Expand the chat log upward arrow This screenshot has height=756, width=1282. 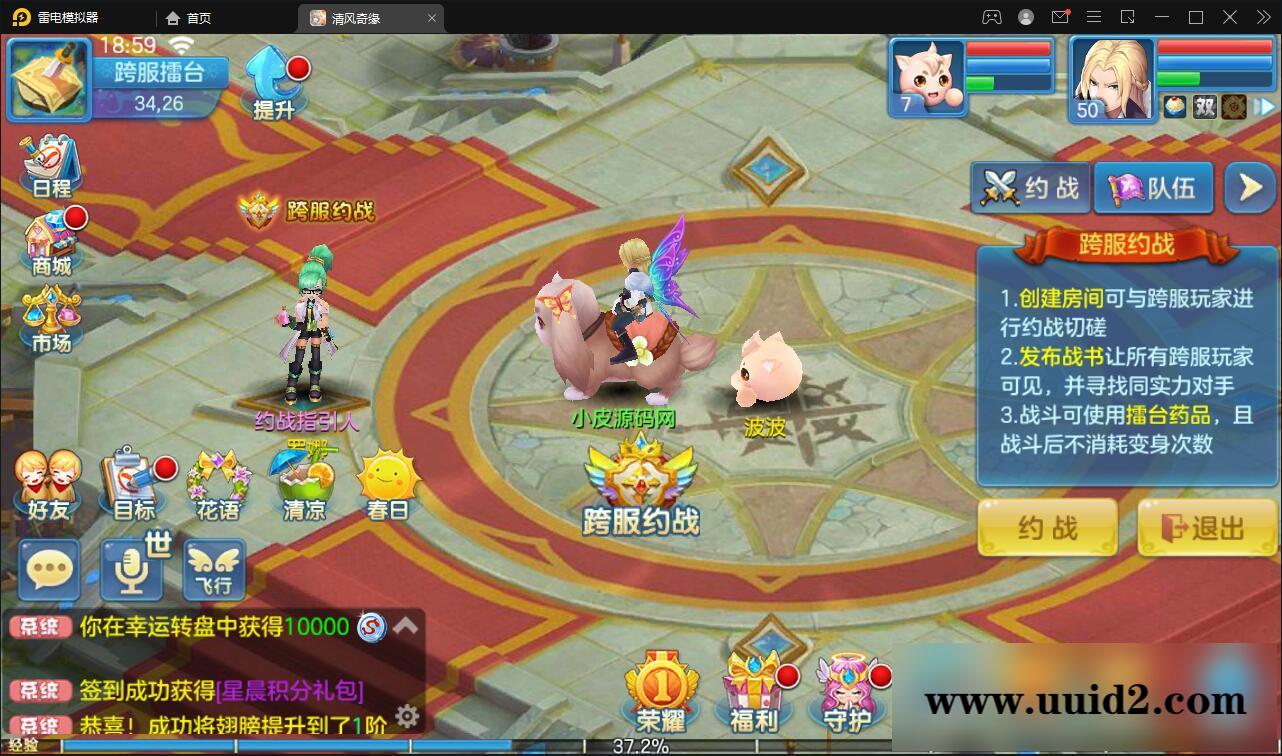404,625
